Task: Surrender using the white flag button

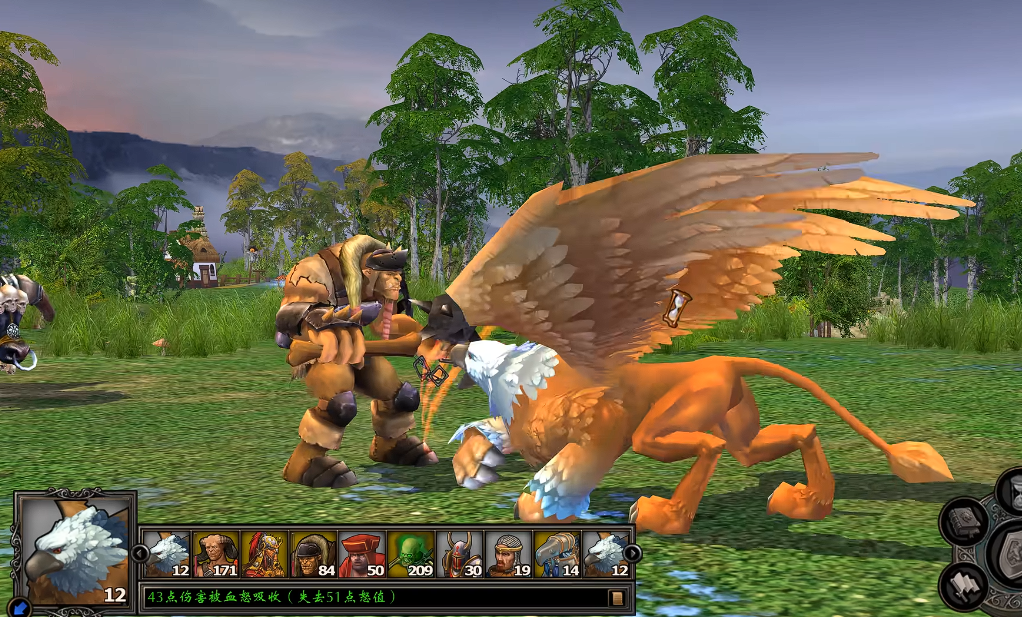Action: 965,586
